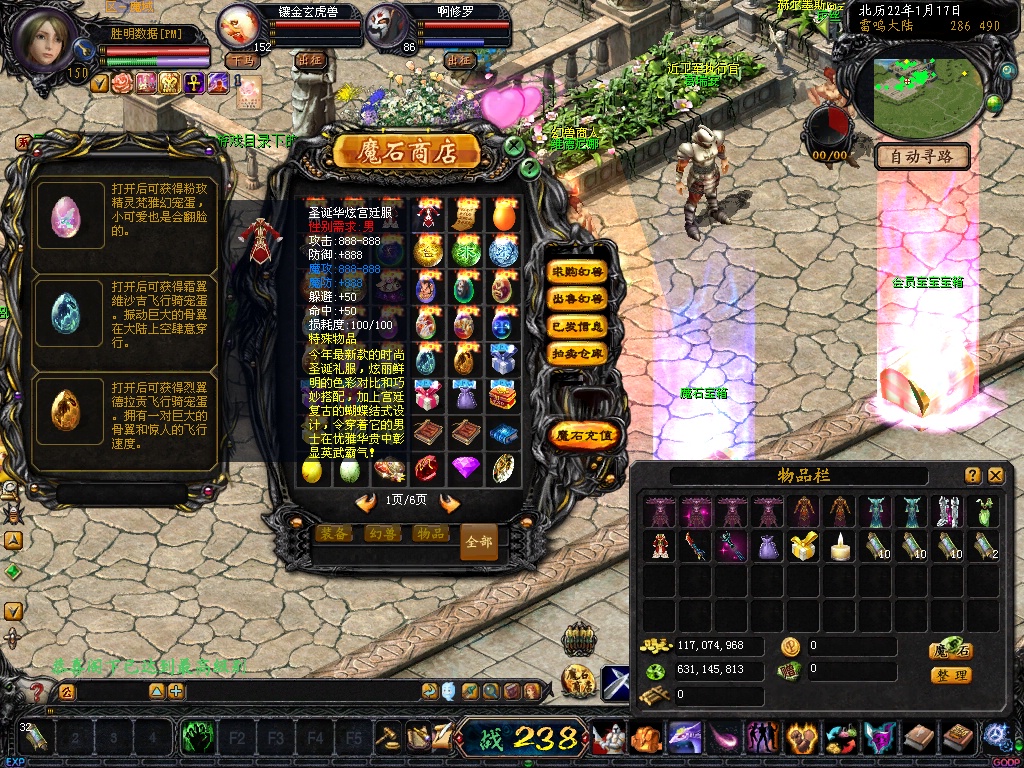Viewport: 1024px width, 768px height.
Task: Go to the next shop page
Action: 450,502
